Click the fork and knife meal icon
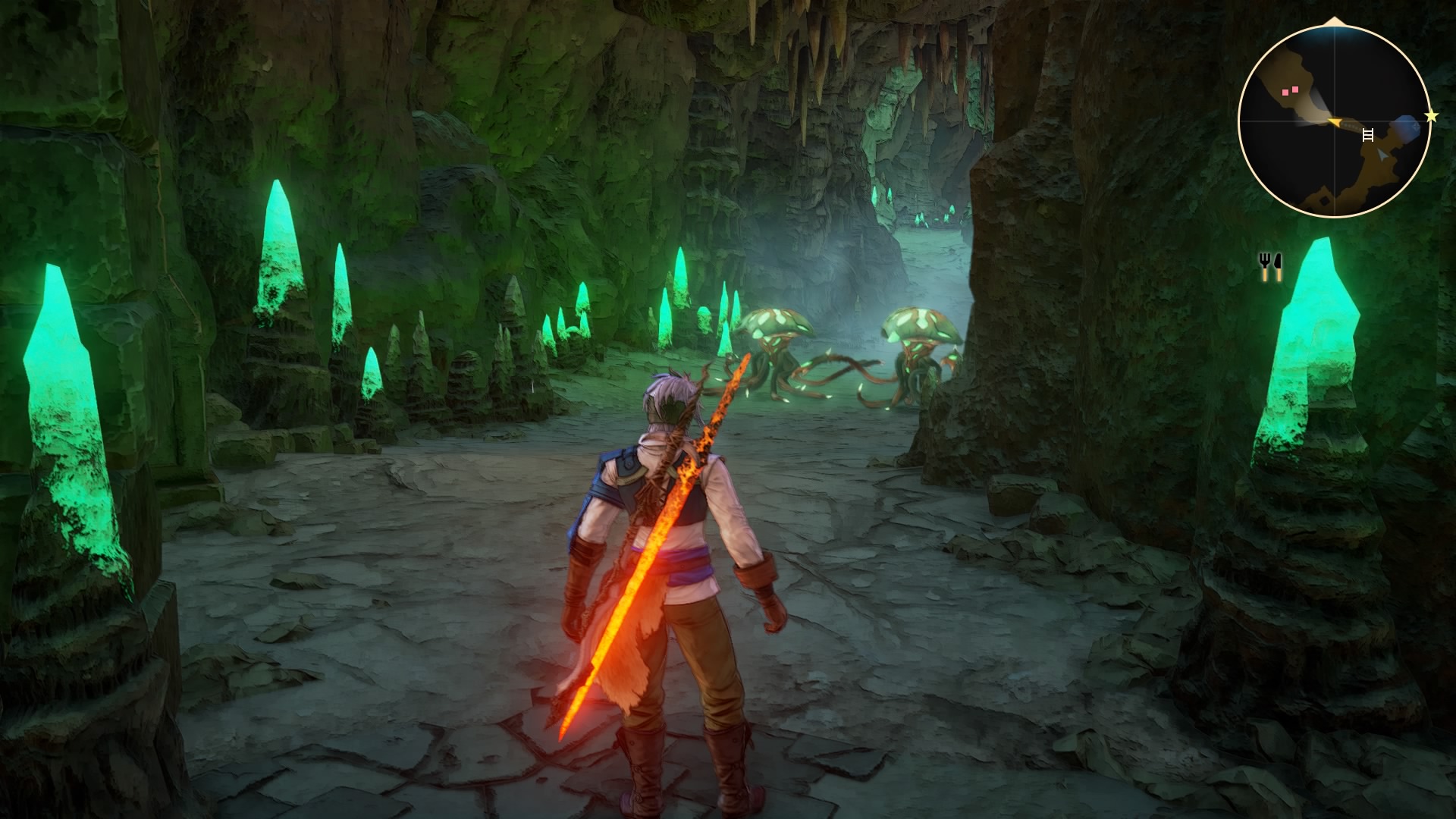Screen dimensions: 1456x819 tap(1270, 267)
